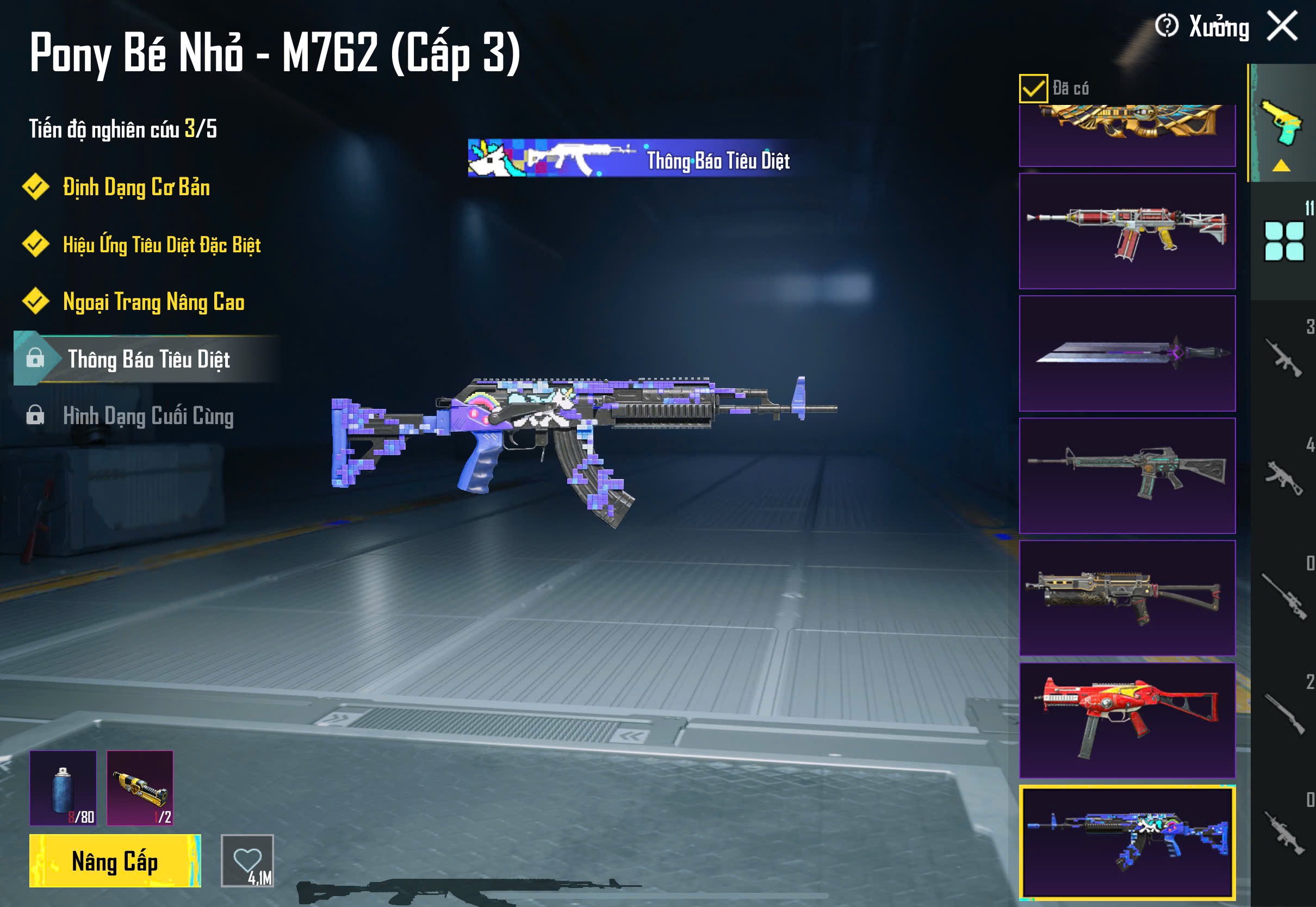Show the locked Hình Dạng Cuối Cùng stage
The width and height of the screenshot is (1316, 907).
[x=148, y=416]
